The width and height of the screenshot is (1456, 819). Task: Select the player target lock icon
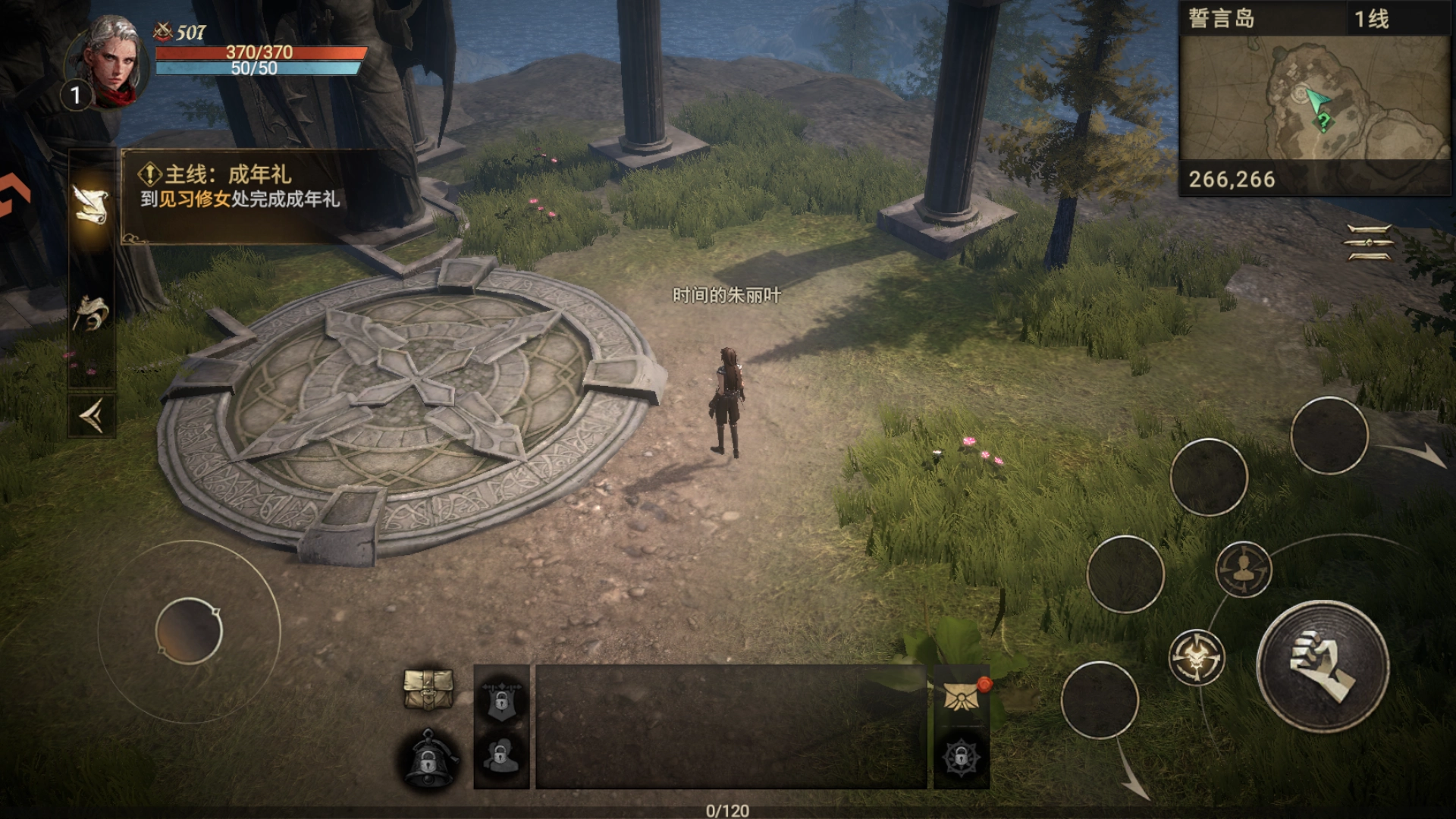click(1243, 569)
